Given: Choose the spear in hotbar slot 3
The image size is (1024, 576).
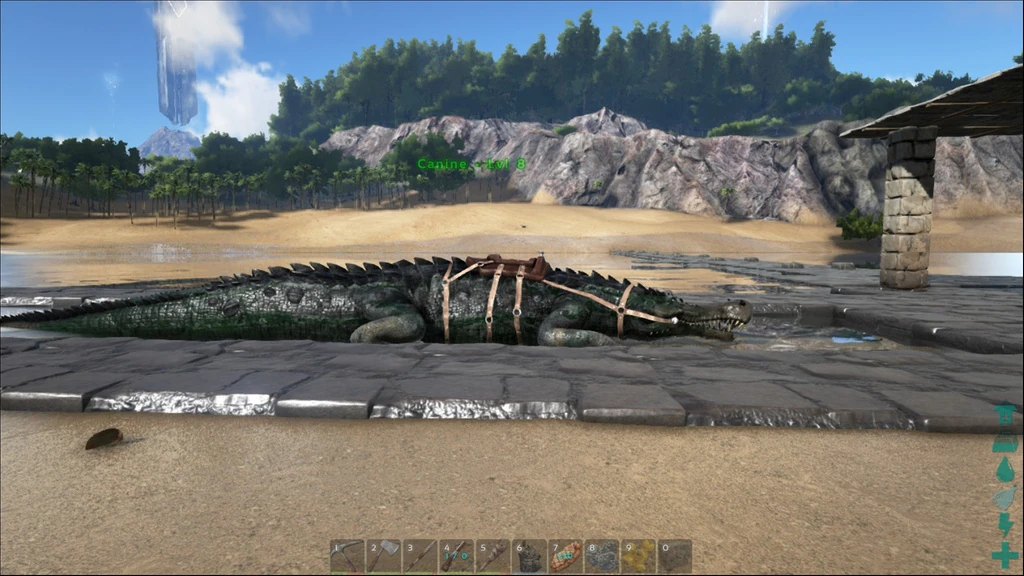Looking at the screenshot, I should [419, 557].
